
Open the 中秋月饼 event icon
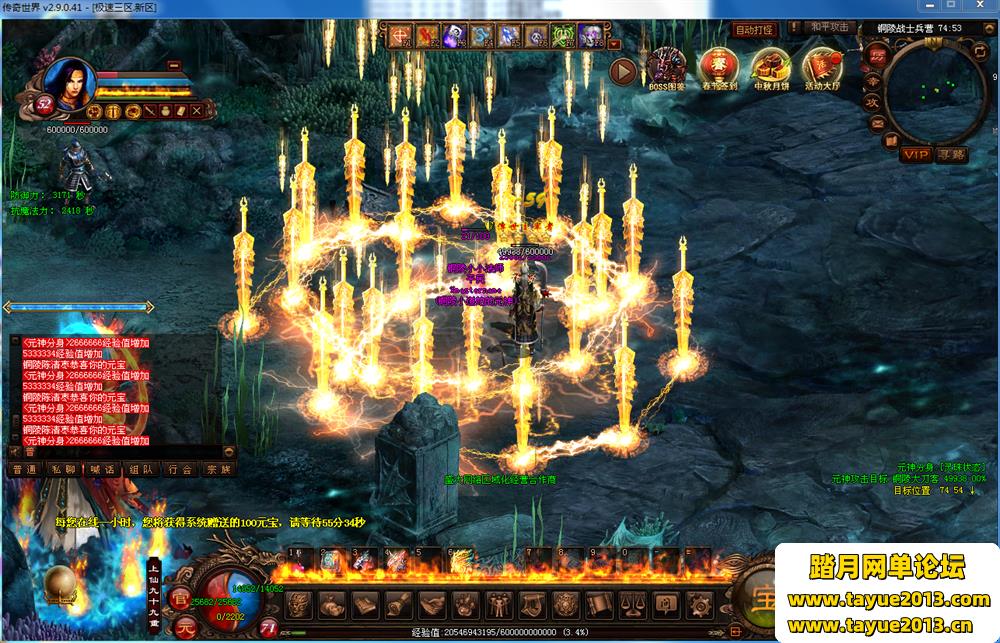(x=770, y=67)
